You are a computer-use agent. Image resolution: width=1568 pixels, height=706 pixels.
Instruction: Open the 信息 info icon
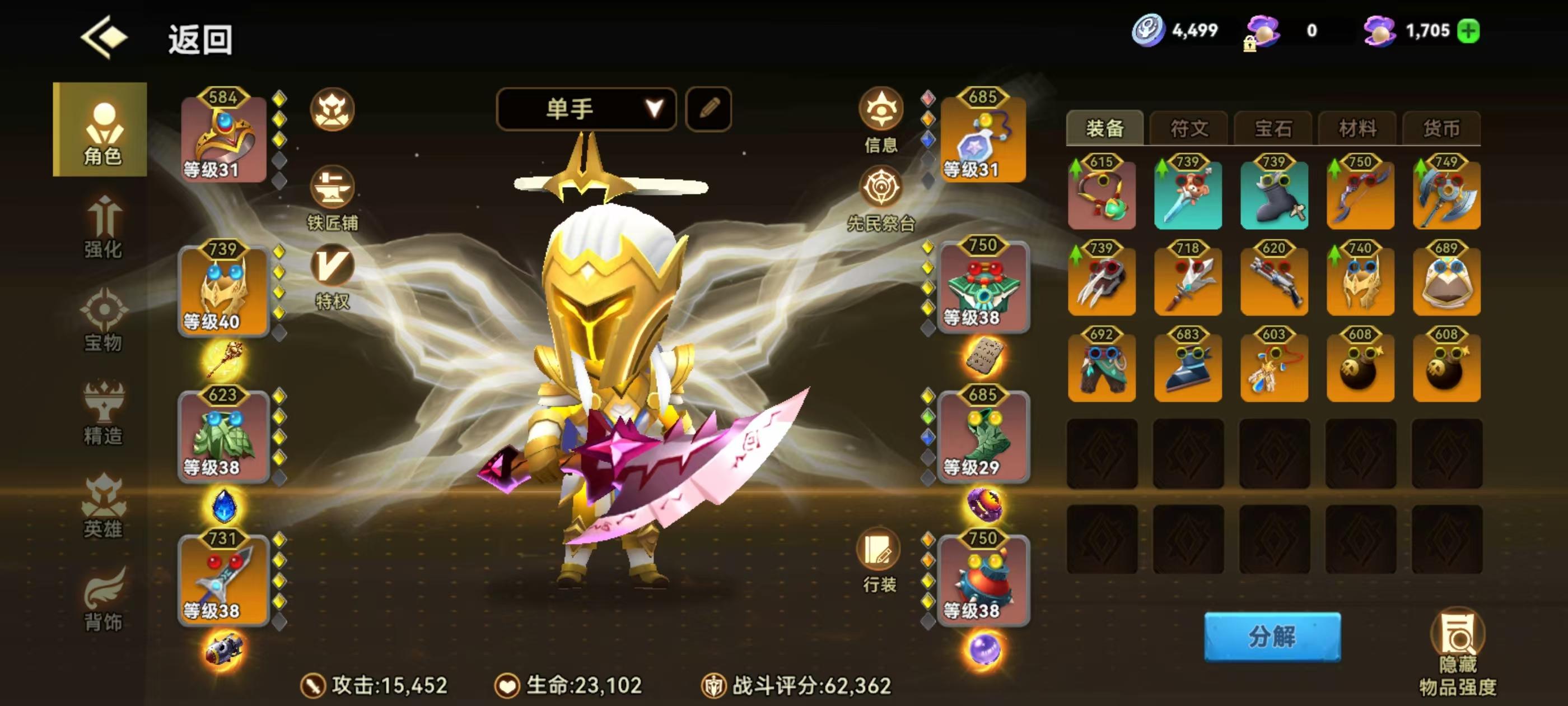click(880, 110)
